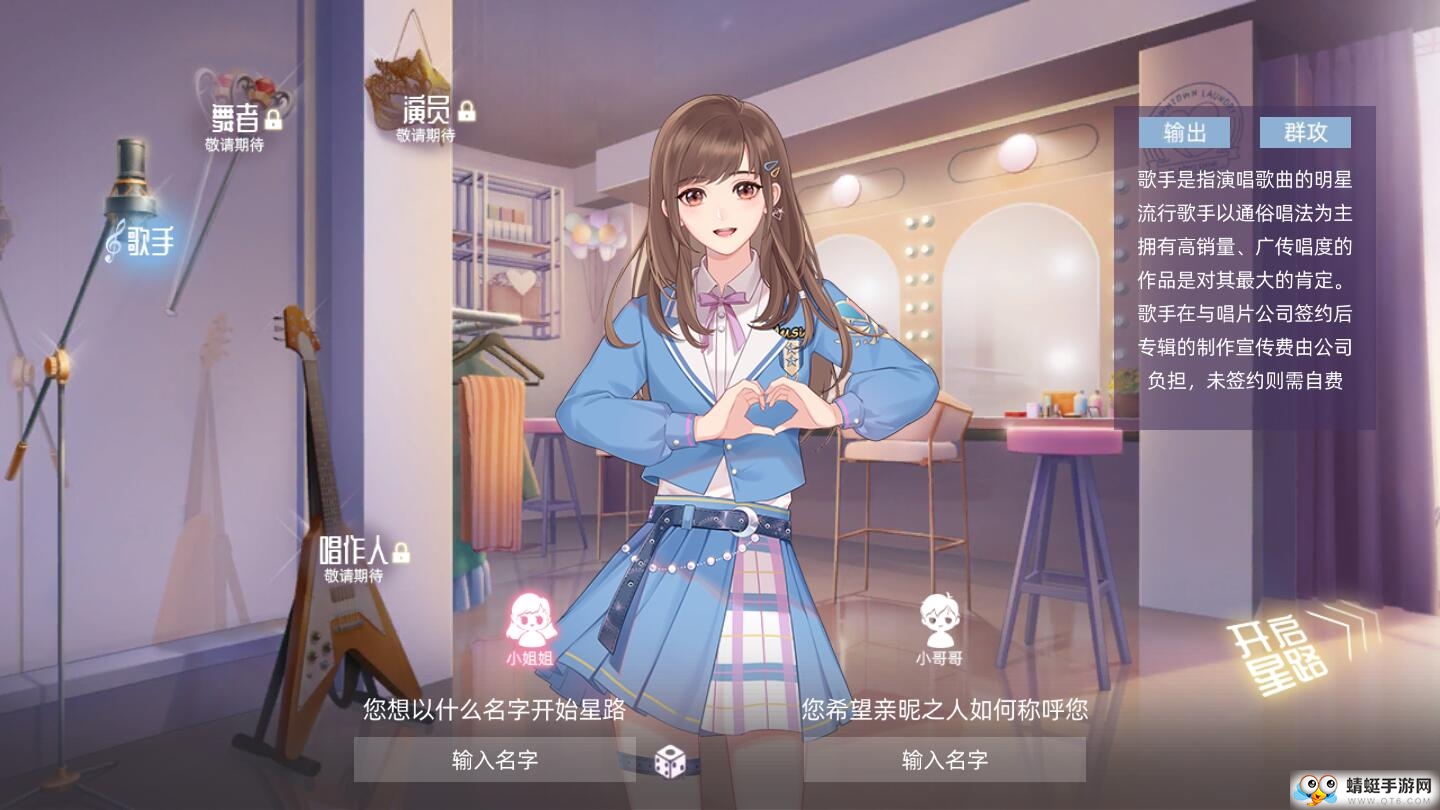Screen dimensions: 1440x810
Task: Click the right 输入名字 nickname field
Action: 944,762
